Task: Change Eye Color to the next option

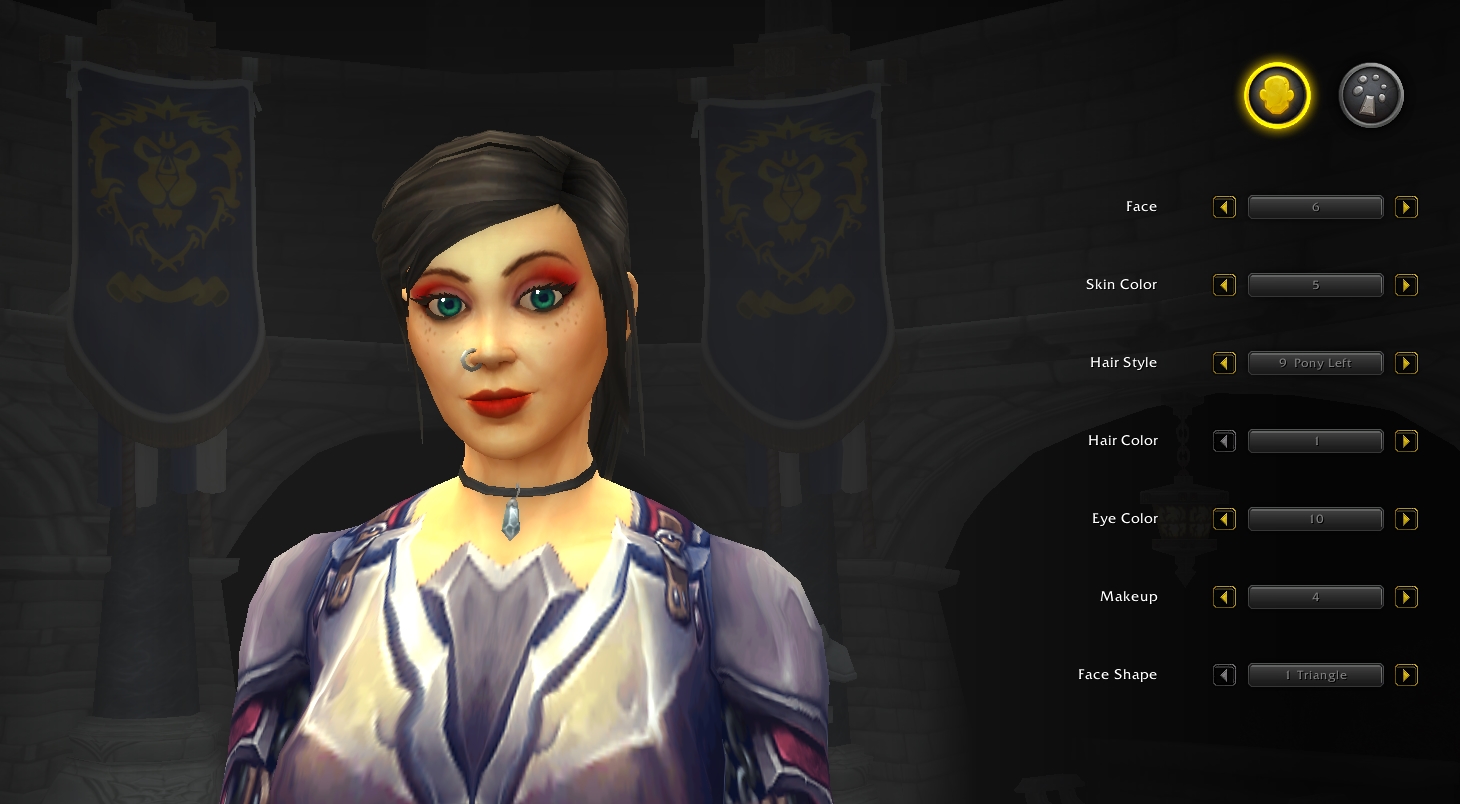Action: point(1406,519)
